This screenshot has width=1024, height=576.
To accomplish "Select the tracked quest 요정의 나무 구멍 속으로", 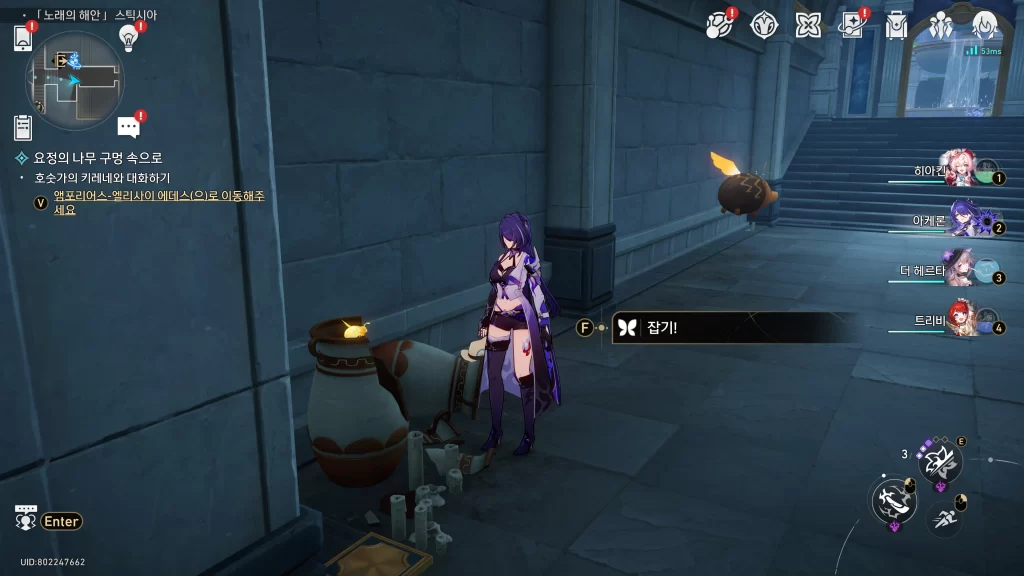I will tap(97, 158).
